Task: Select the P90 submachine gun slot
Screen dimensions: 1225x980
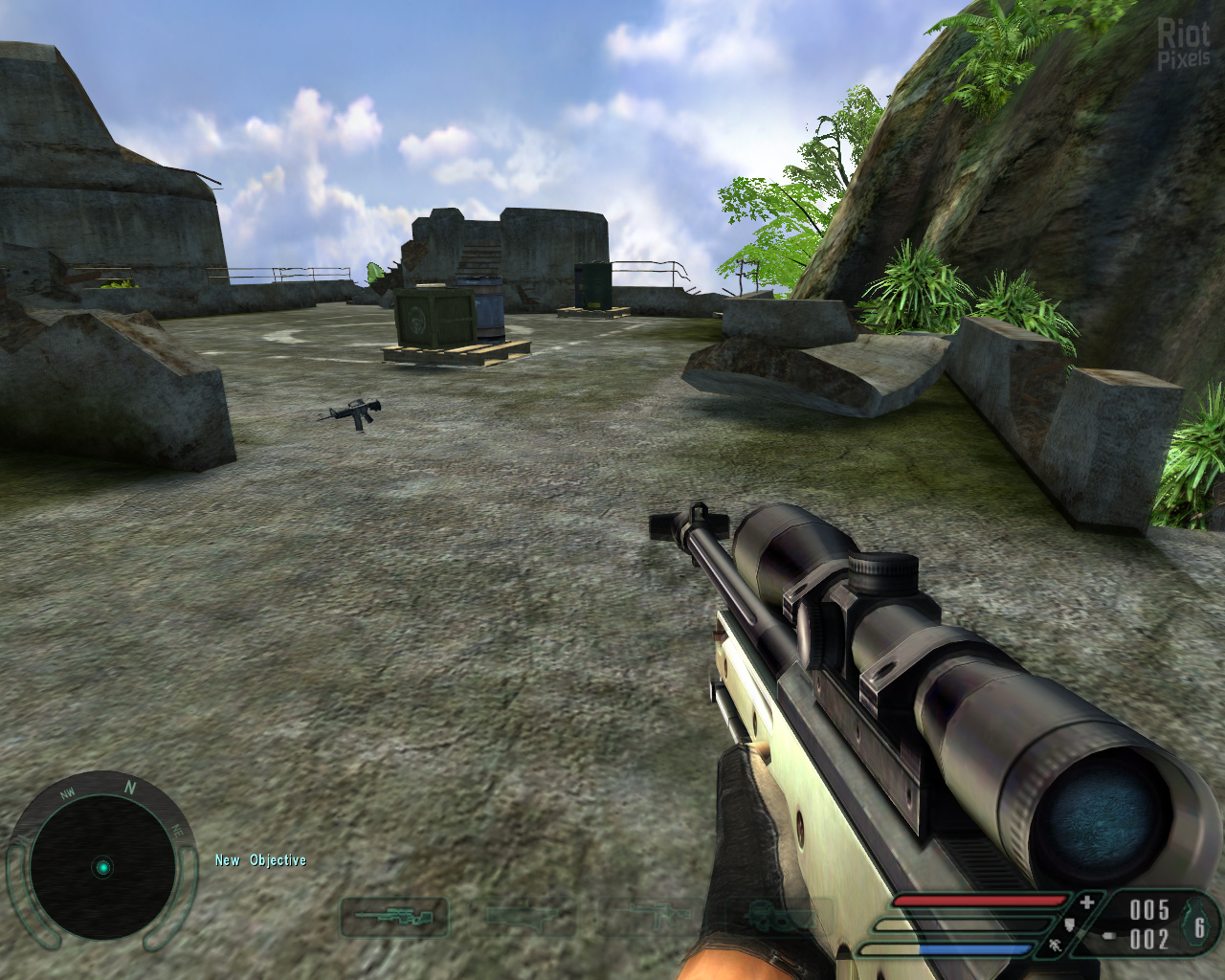Action: click(778, 919)
